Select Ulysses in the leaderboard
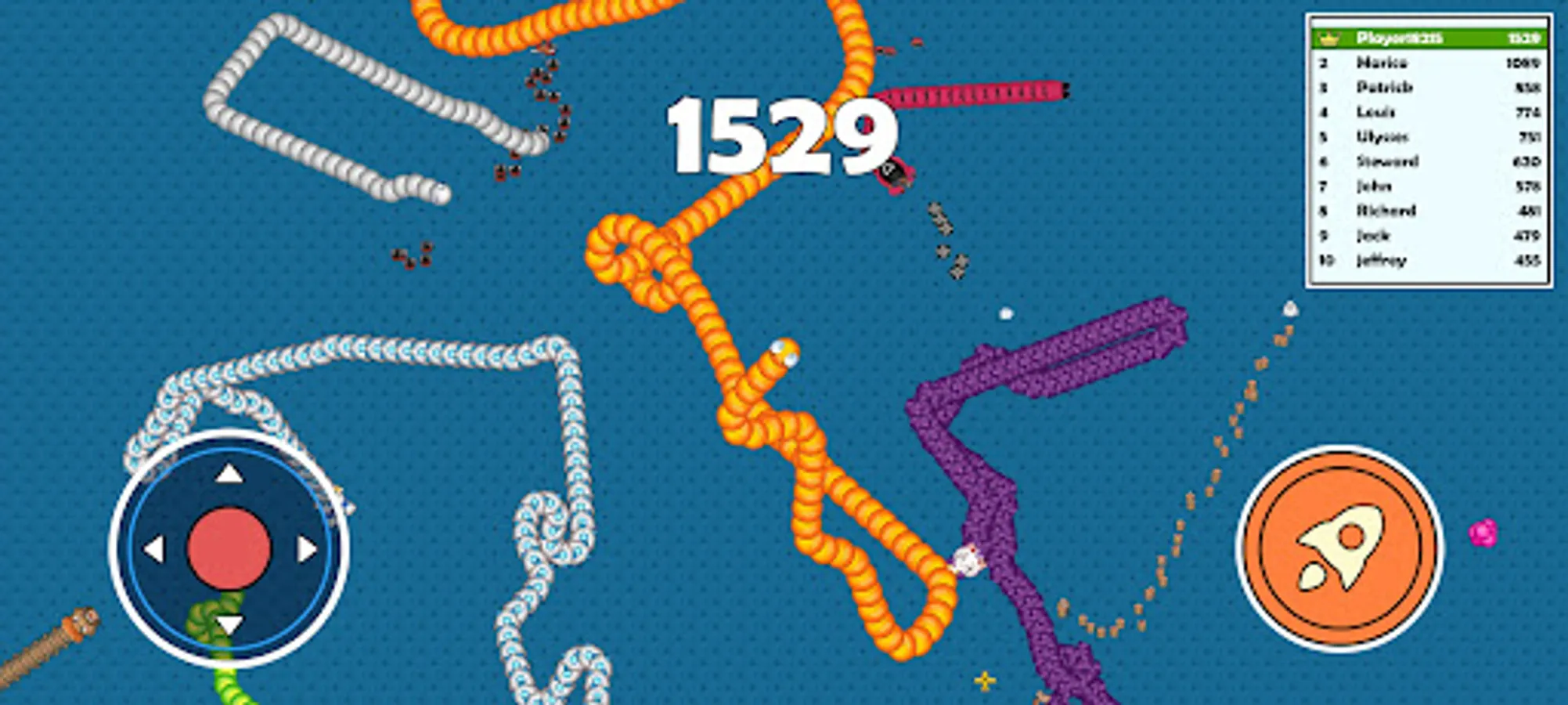Image resolution: width=1568 pixels, height=705 pixels. point(1382,136)
